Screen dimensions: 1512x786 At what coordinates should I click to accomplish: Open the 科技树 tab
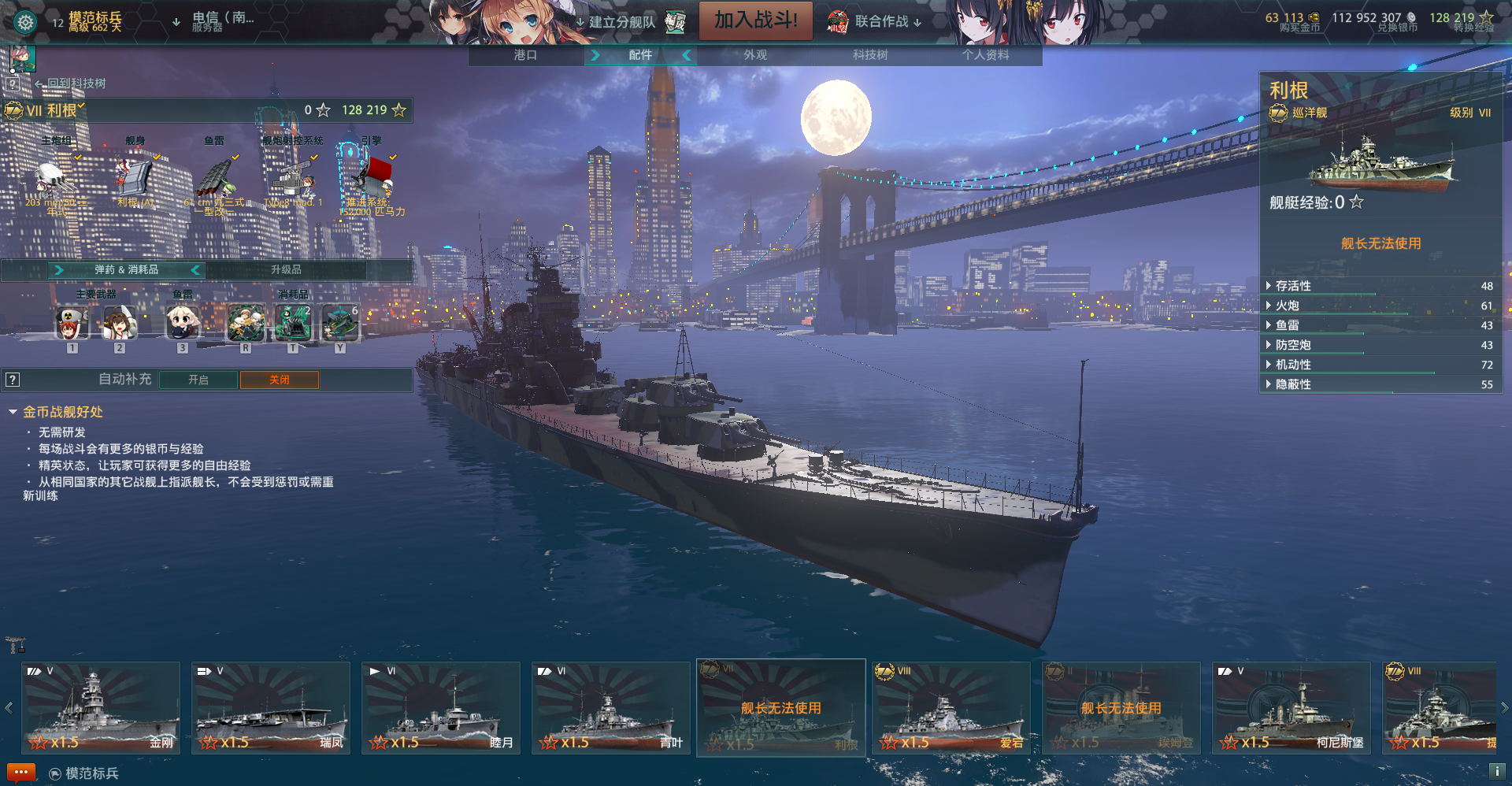tap(870, 55)
